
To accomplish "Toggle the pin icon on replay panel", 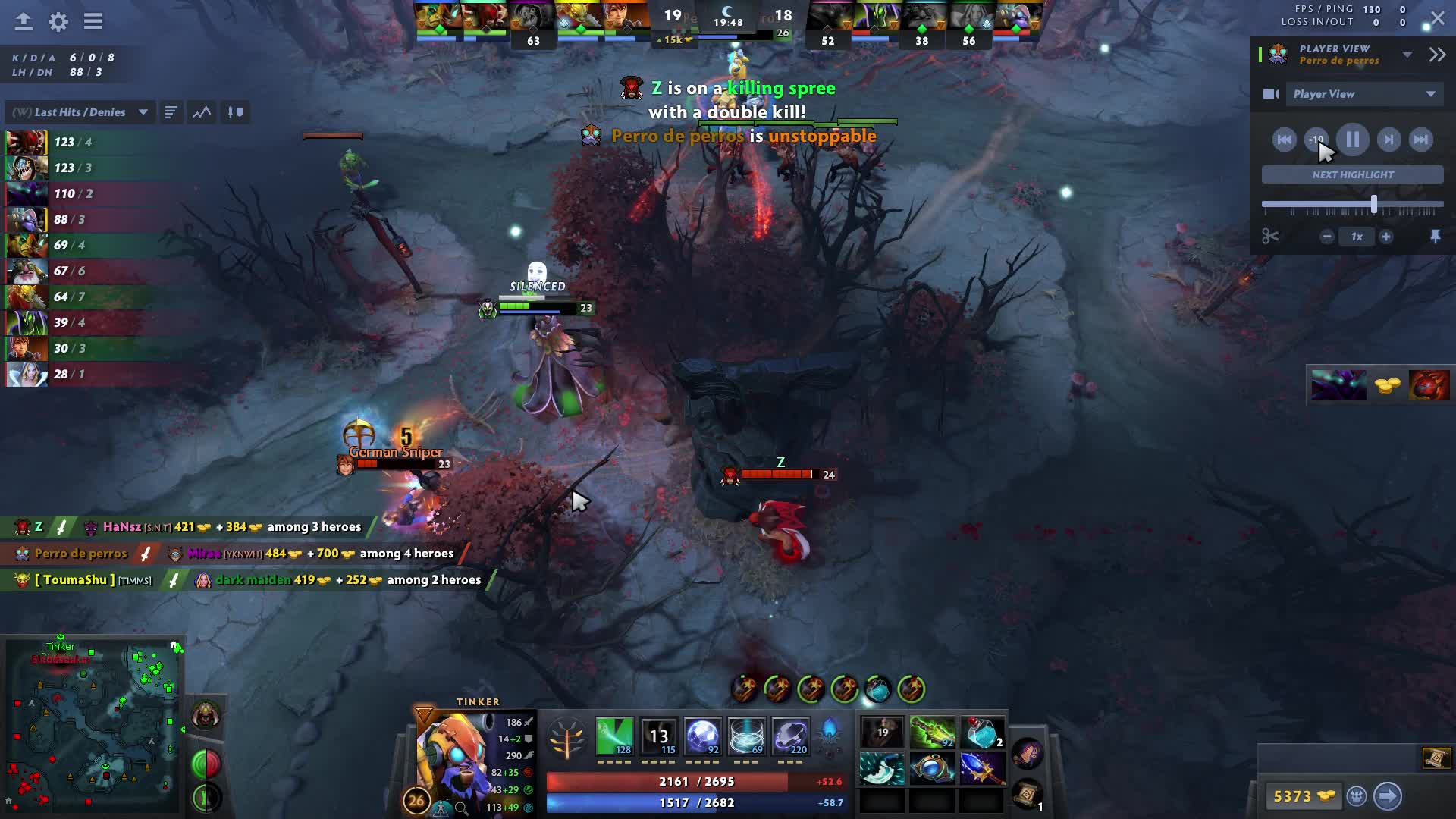I will 1435,237.
